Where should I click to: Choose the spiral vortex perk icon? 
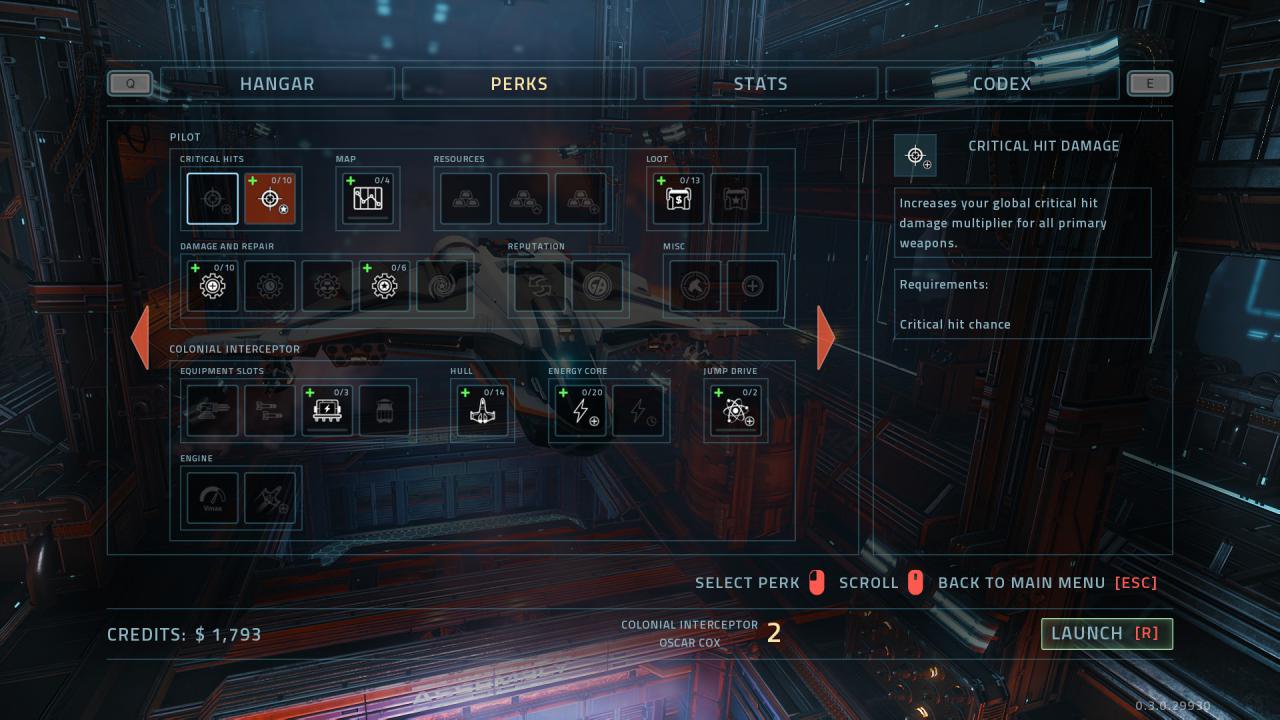[442, 287]
